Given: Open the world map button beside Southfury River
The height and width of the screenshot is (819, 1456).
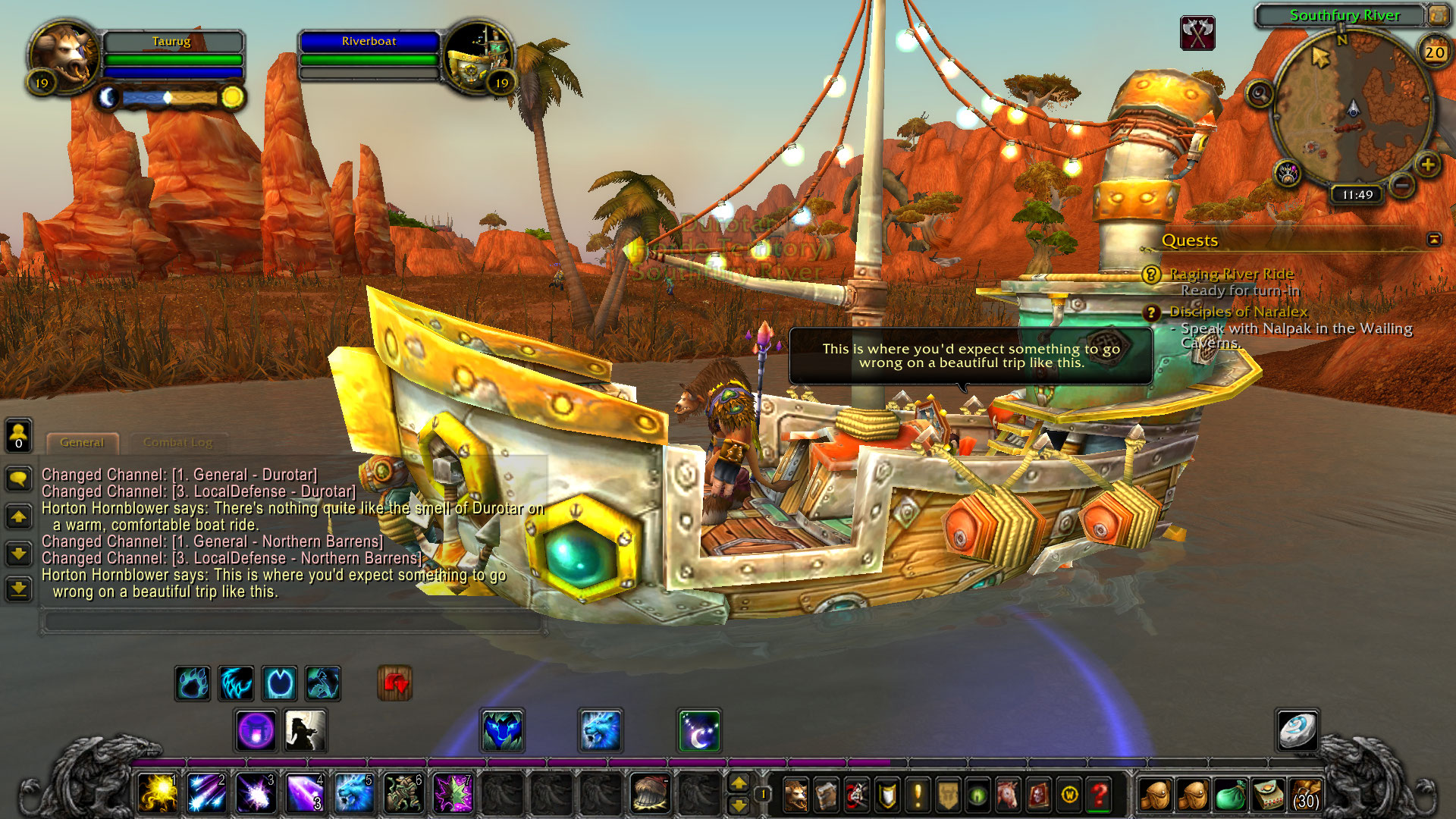Looking at the screenshot, I should click(x=1438, y=14).
